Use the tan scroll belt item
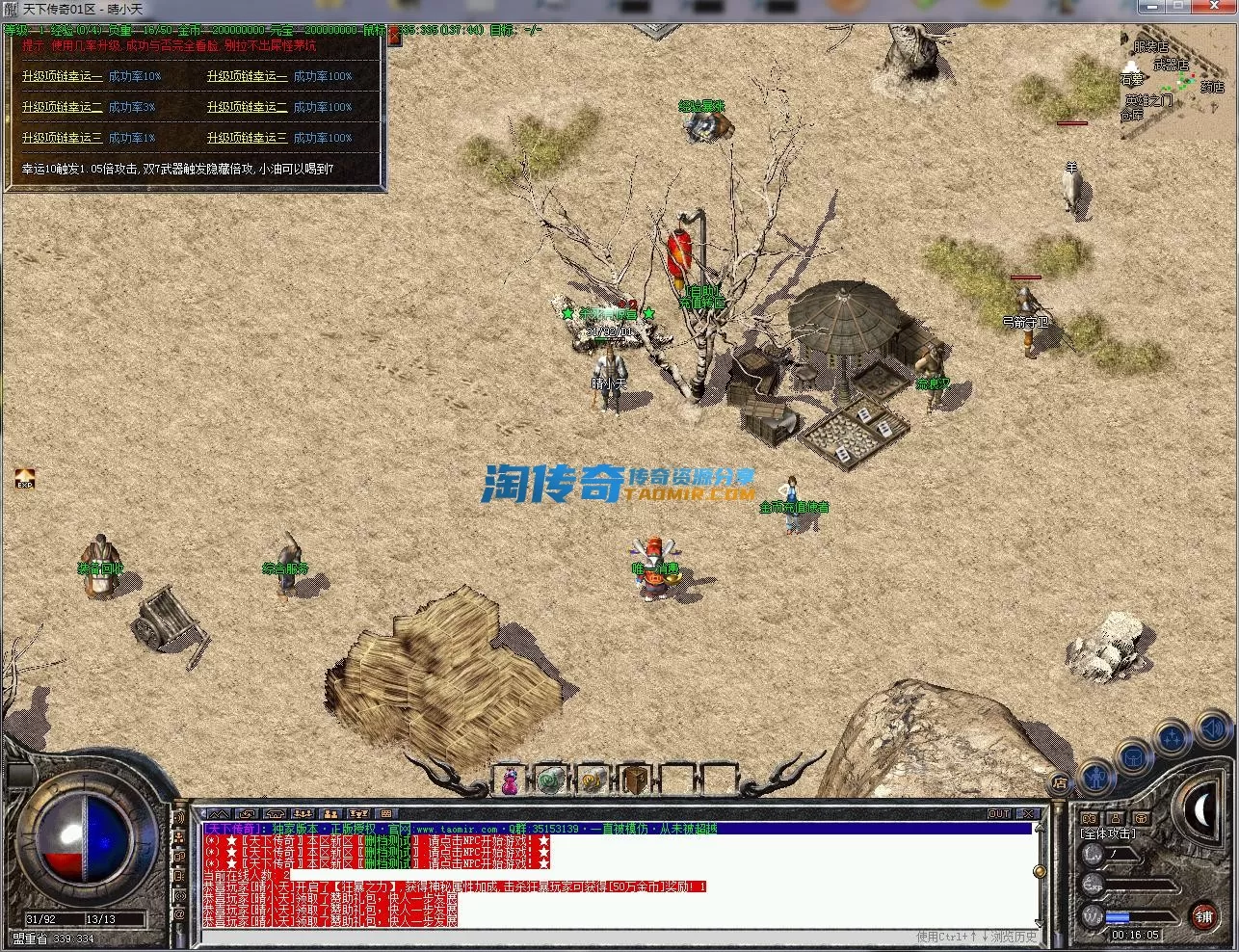 tap(593, 780)
